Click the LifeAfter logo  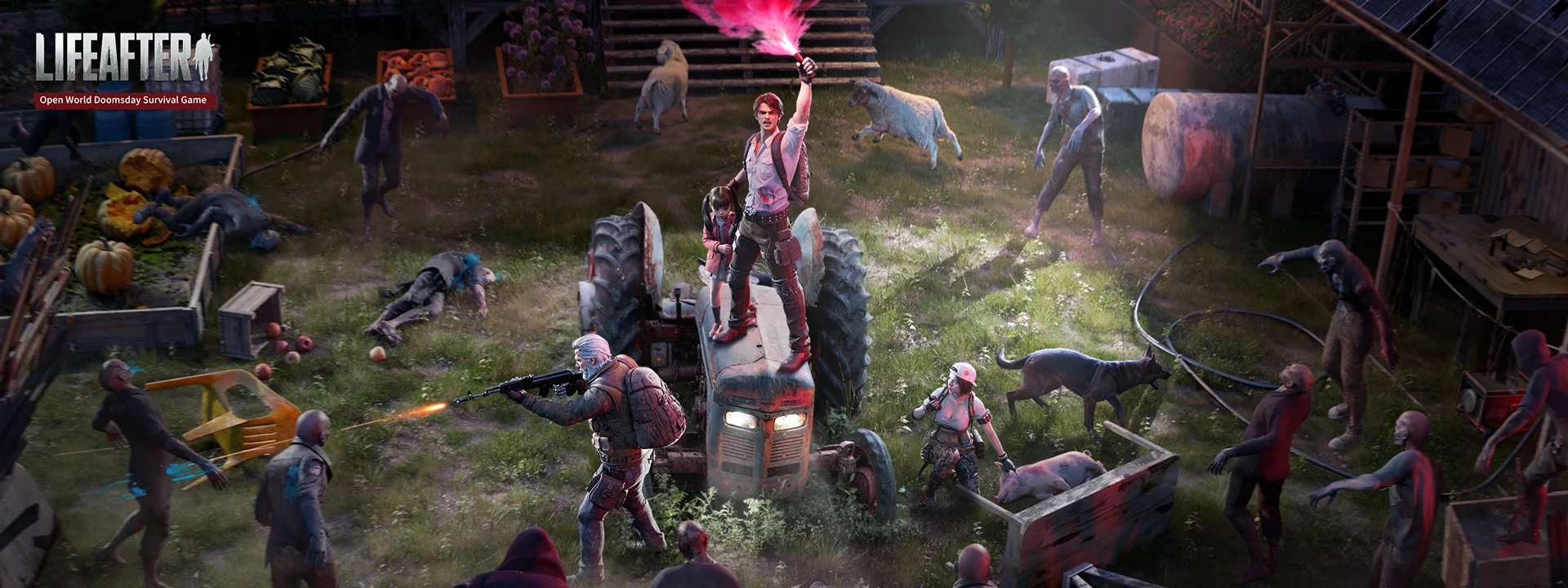pos(124,59)
